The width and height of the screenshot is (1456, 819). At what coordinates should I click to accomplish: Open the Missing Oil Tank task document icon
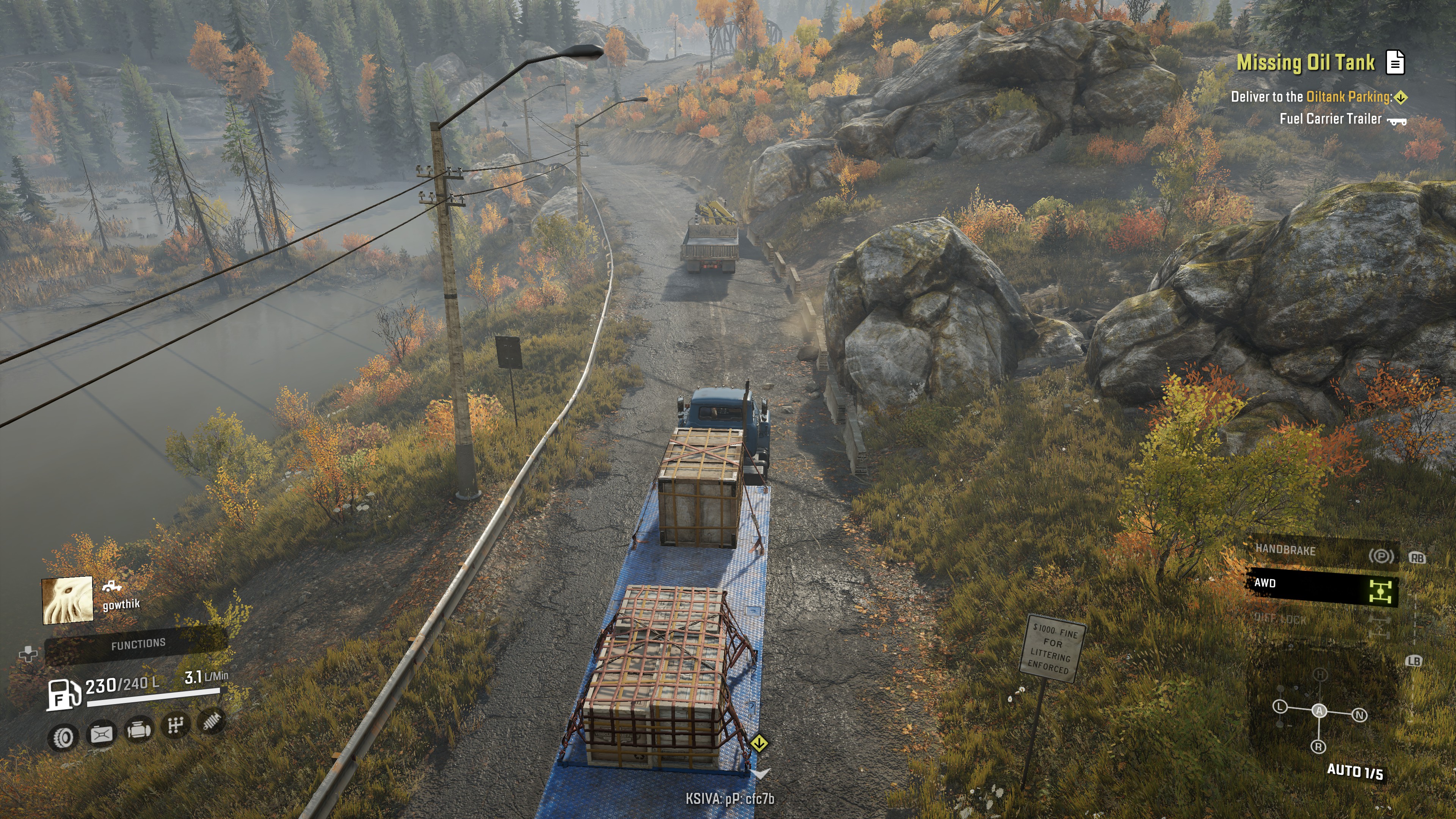pos(1395,62)
